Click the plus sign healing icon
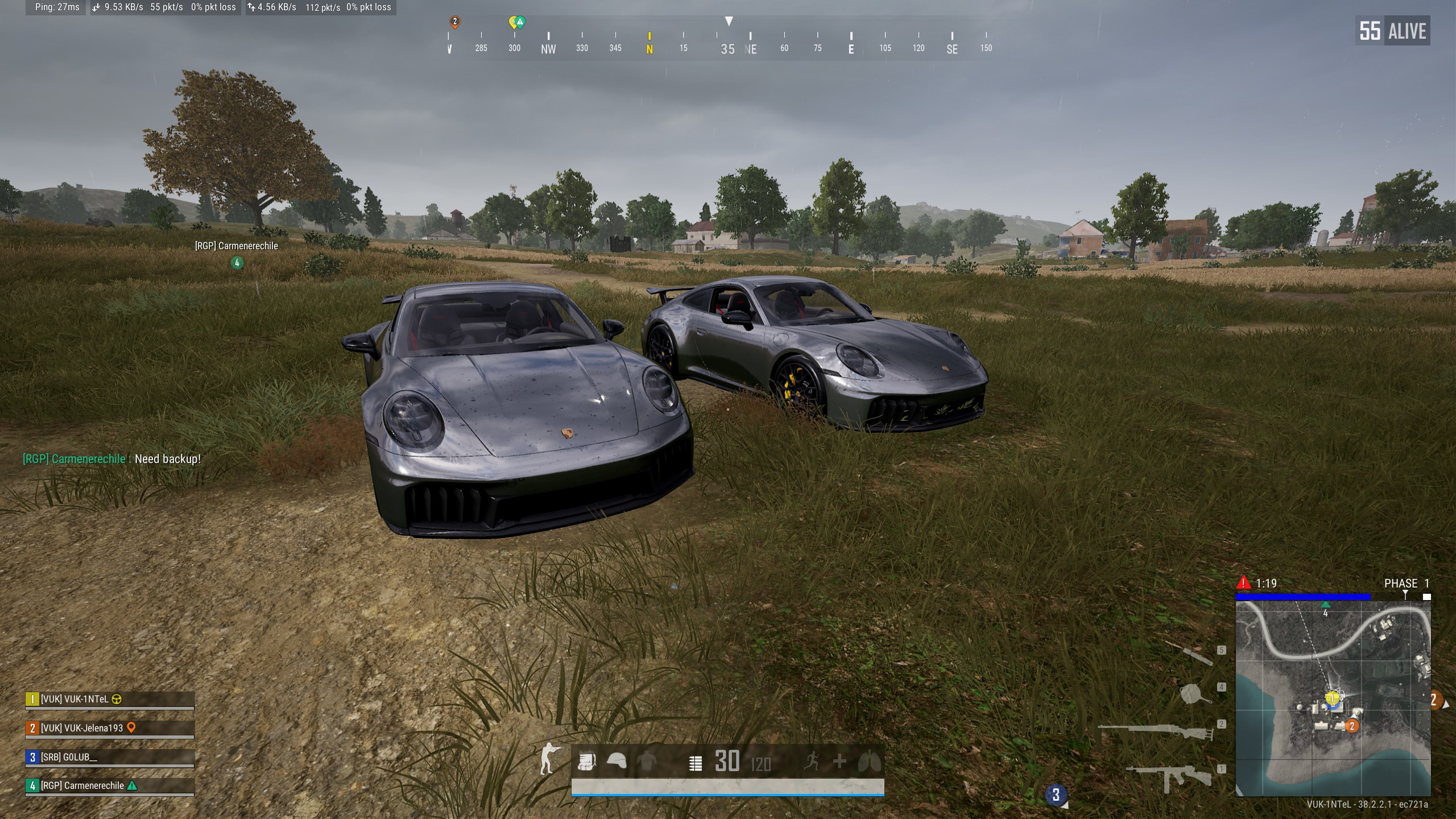The width and height of the screenshot is (1456, 819). point(839,761)
